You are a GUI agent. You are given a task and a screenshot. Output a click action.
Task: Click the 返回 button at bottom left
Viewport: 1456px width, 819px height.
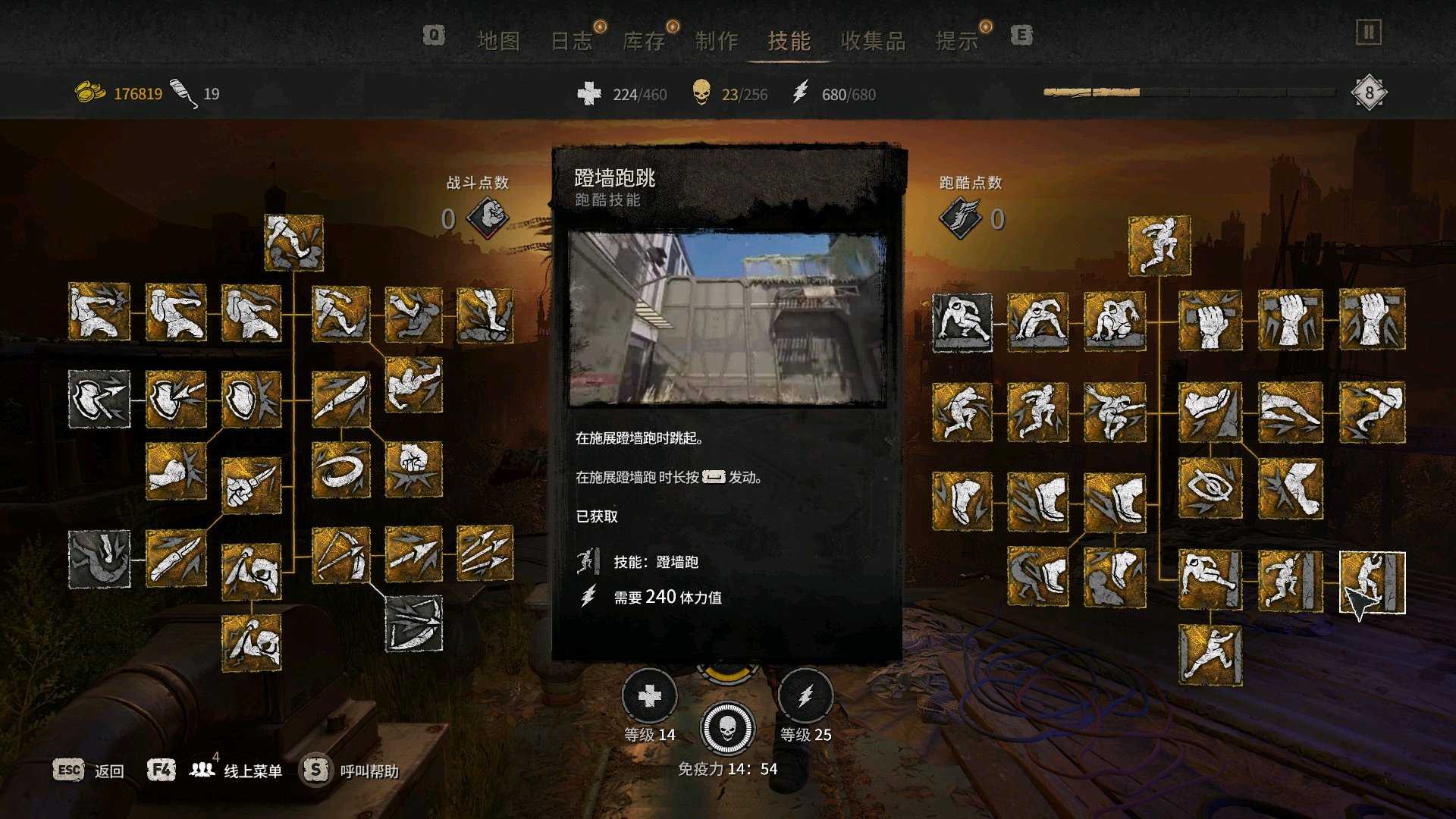coord(108,770)
